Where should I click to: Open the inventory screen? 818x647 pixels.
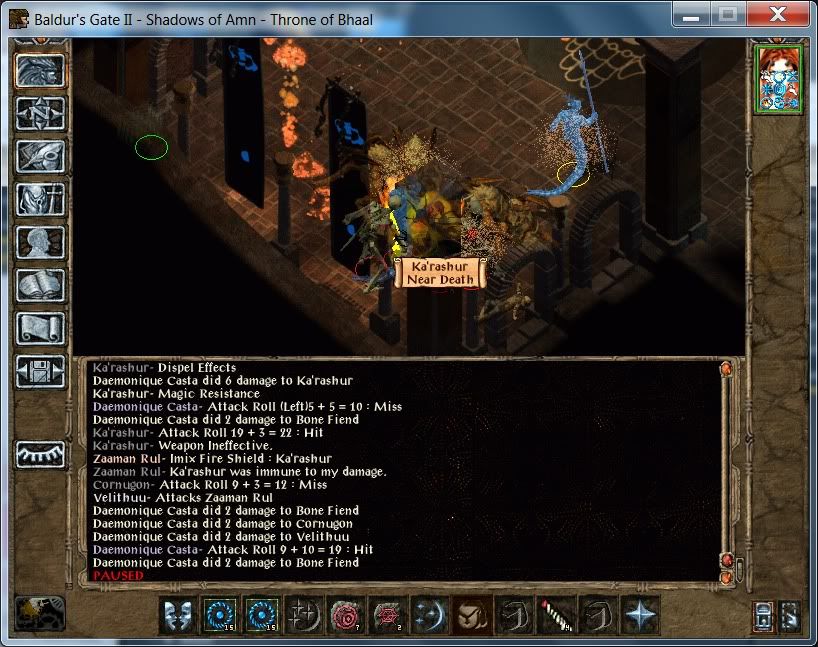(x=41, y=199)
